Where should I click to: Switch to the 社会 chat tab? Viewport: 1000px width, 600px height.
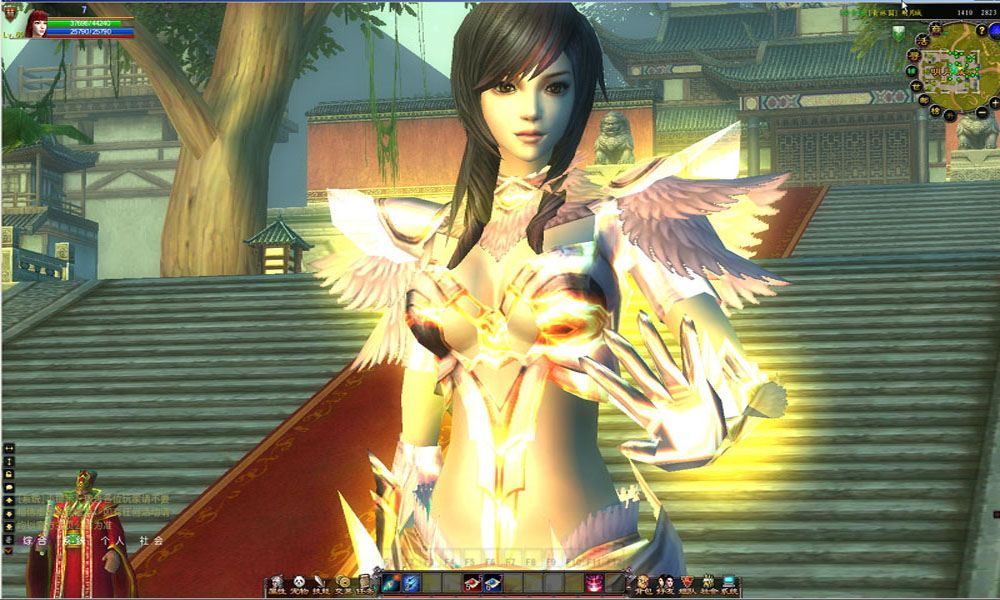(x=150, y=541)
